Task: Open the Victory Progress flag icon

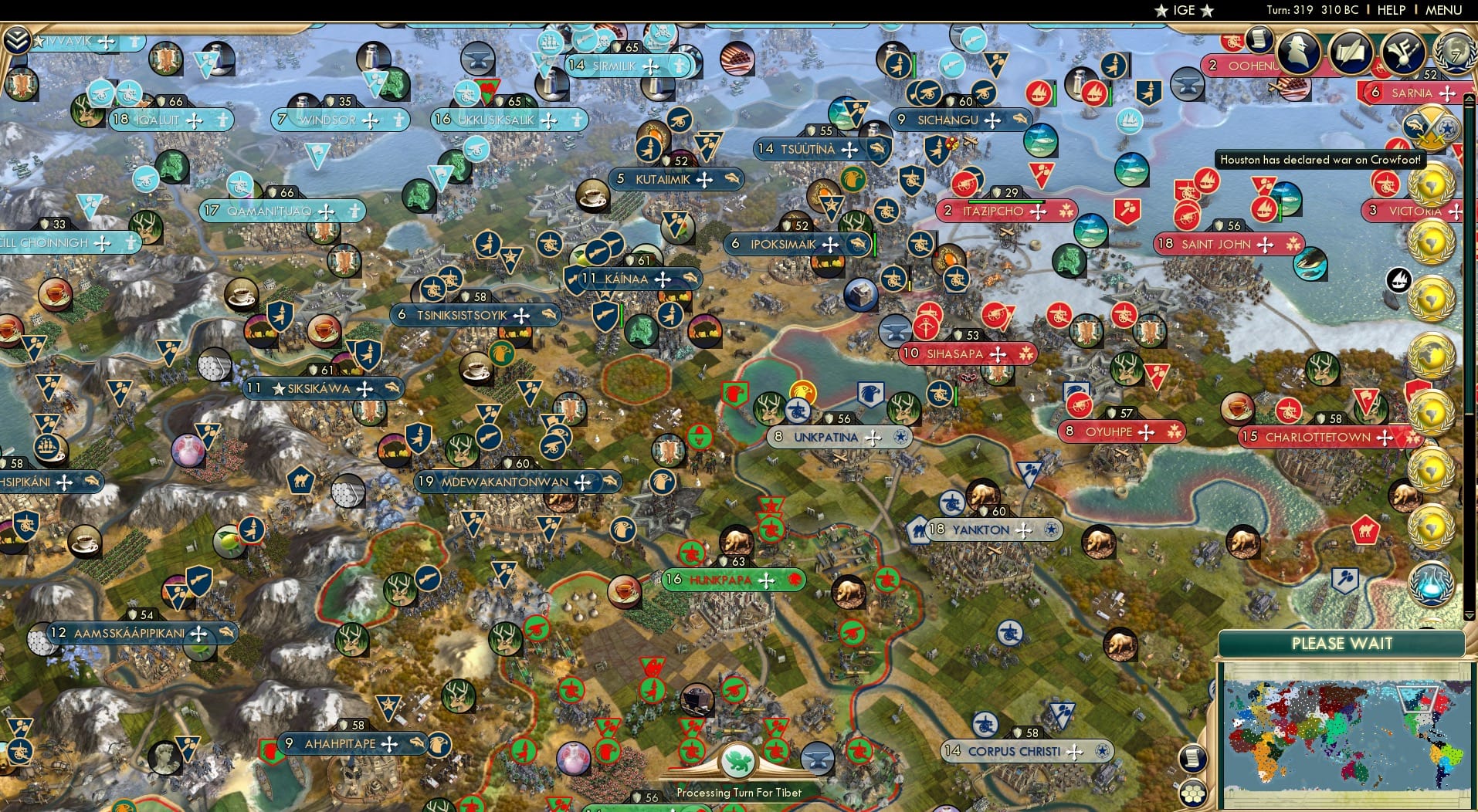Action: 1402,54
